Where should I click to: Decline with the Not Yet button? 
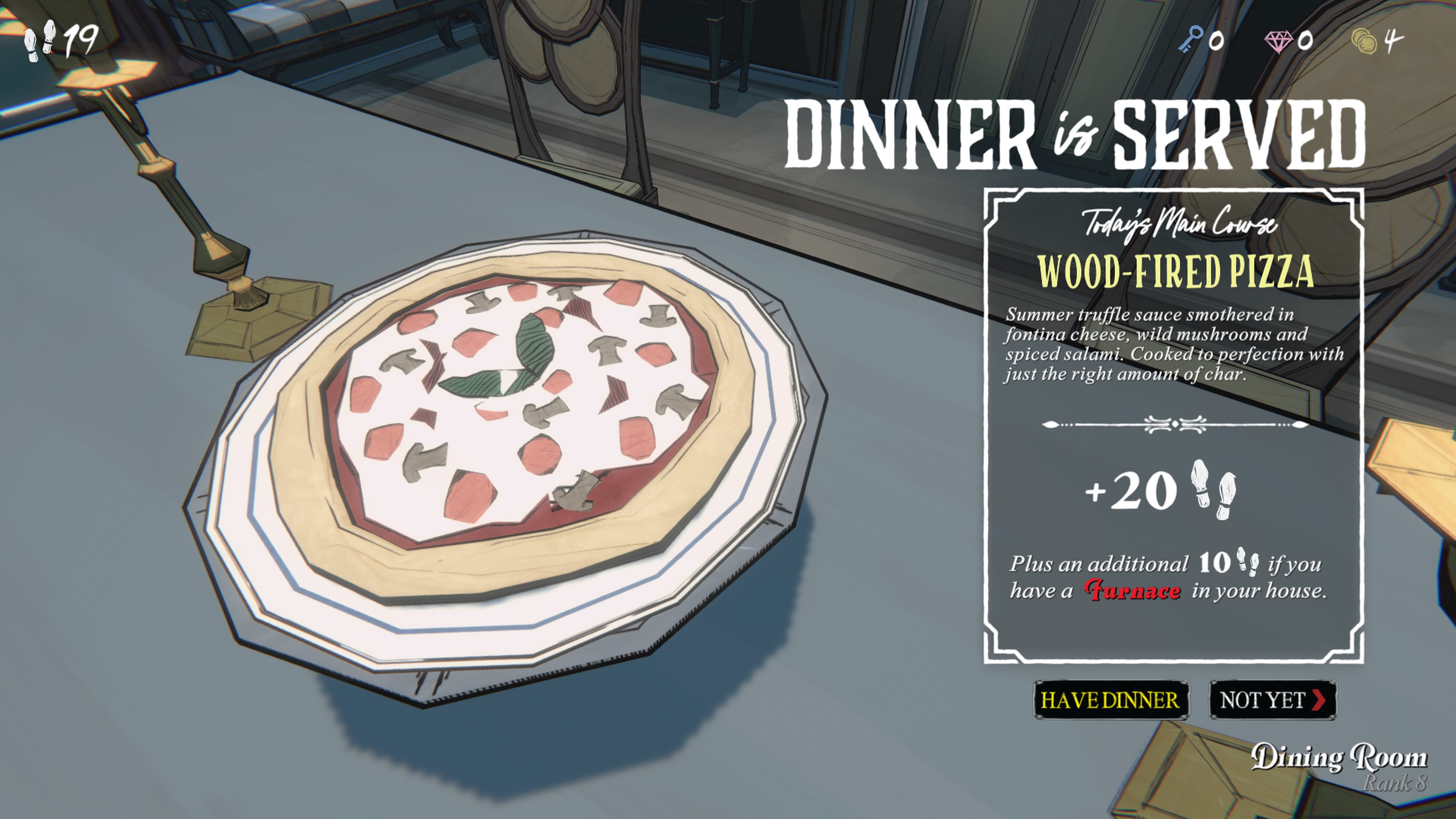click(1272, 700)
